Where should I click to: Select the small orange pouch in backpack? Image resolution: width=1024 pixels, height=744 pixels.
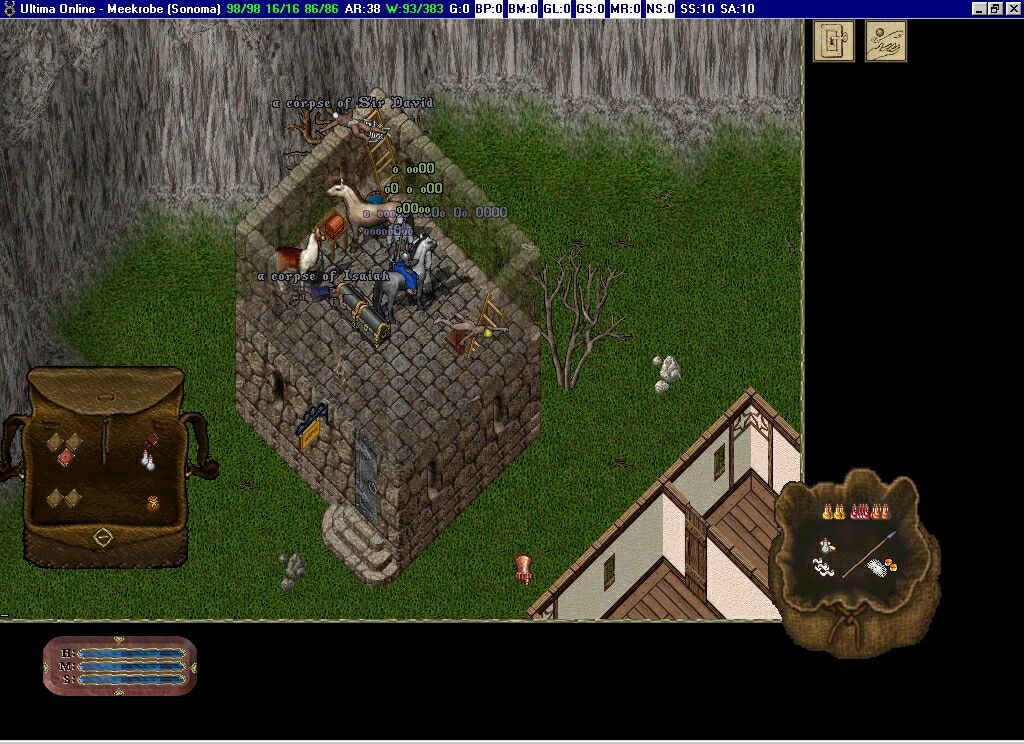(152, 503)
